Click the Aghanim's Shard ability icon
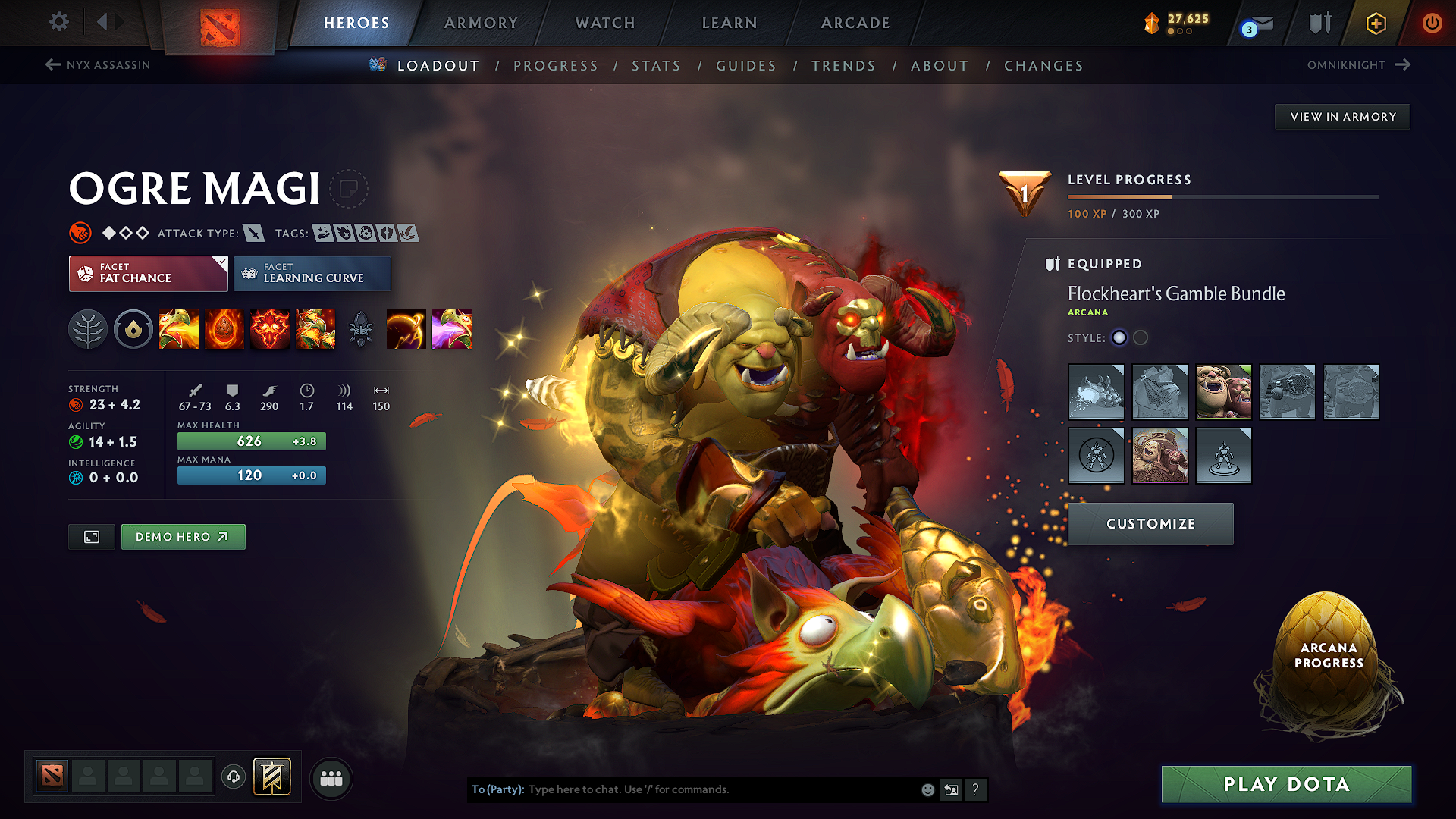Viewport: 1456px width, 819px height. click(x=361, y=329)
